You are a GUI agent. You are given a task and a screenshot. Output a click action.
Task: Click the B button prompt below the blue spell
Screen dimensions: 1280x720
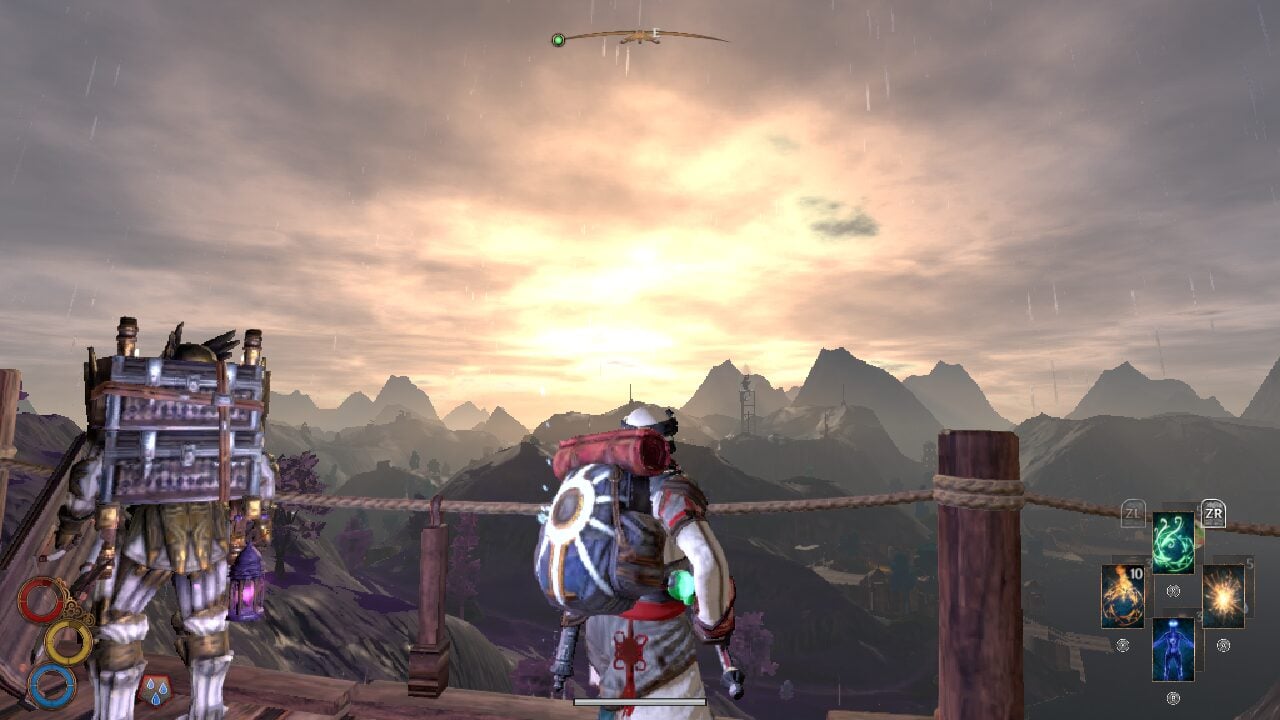(x=1174, y=696)
